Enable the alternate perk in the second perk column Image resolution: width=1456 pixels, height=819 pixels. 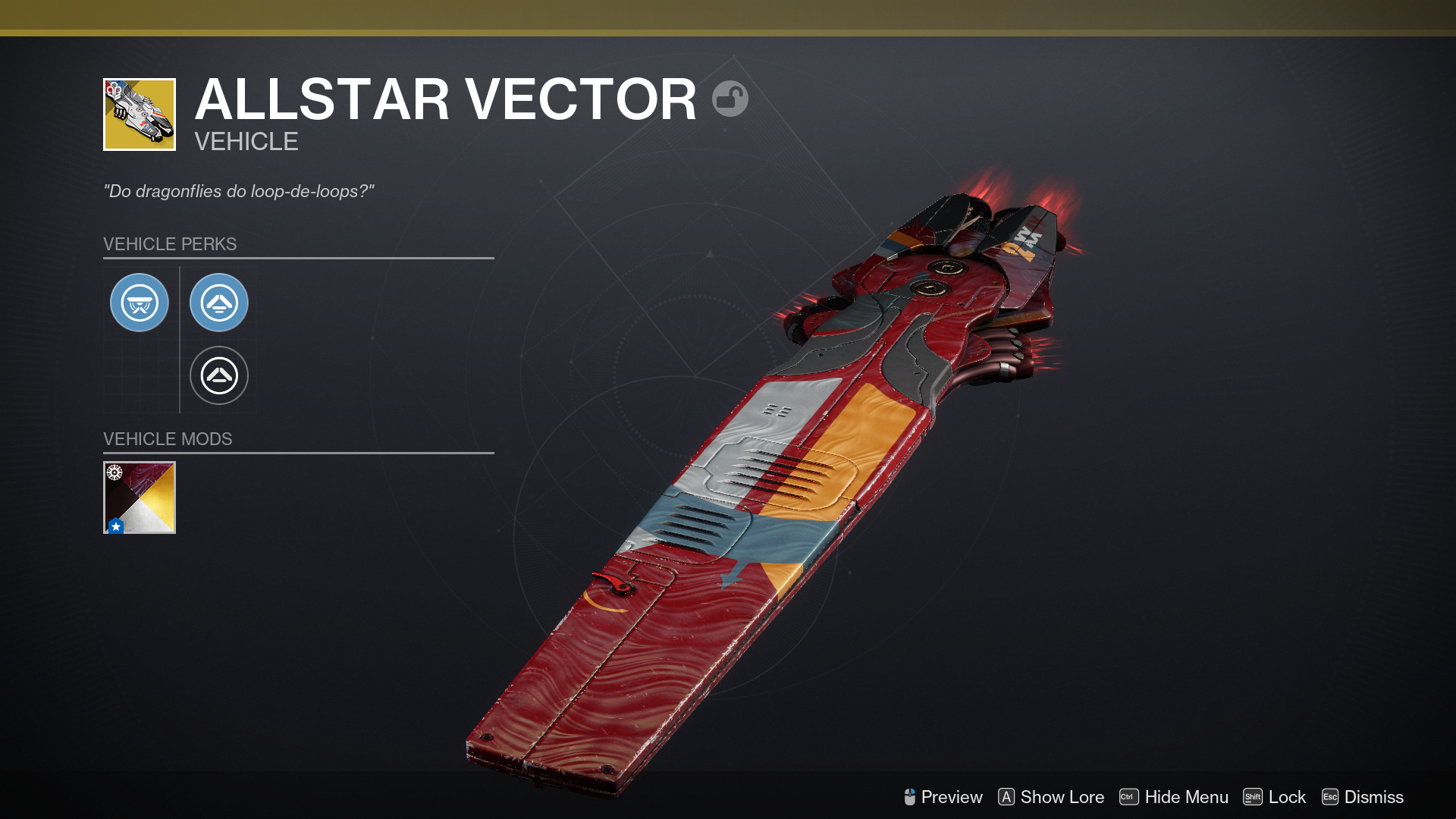[x=219, y=375]
